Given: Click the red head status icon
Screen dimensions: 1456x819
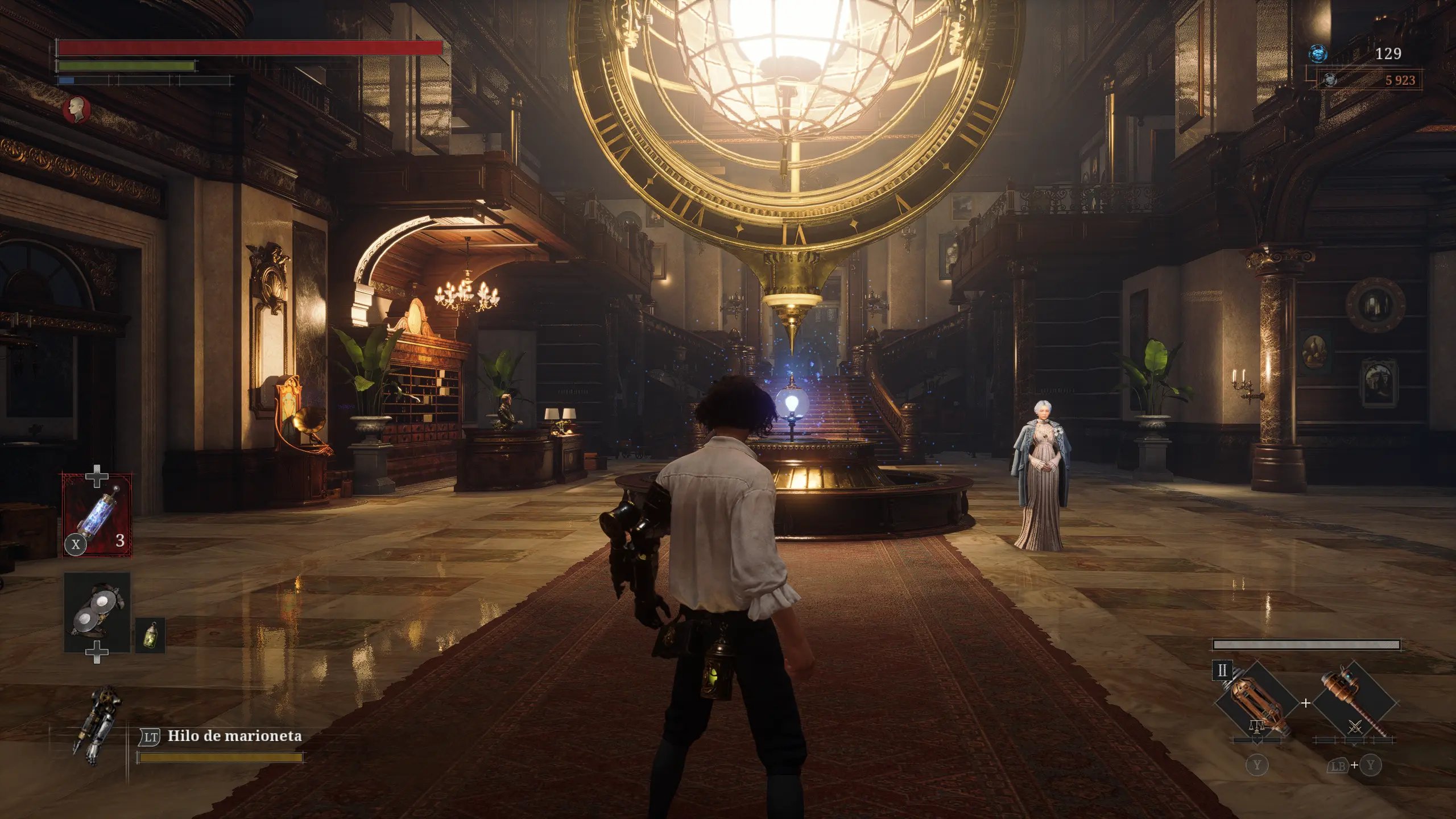Looking at the screenshot, I should (76, 110).
